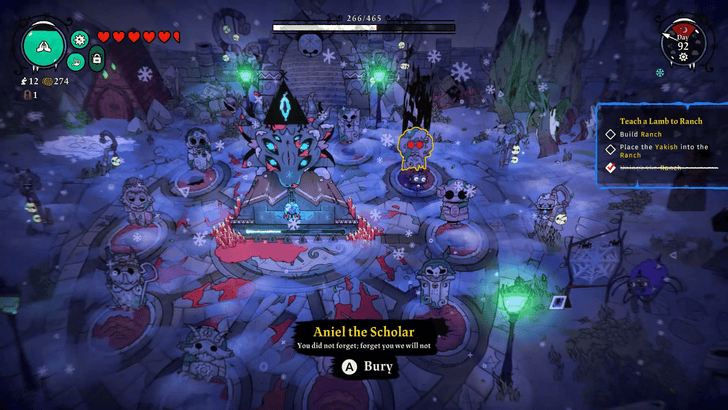Select the snowflake season icon below the clock
This screenshot has width=728, height=410.
(x=660, y=72)
